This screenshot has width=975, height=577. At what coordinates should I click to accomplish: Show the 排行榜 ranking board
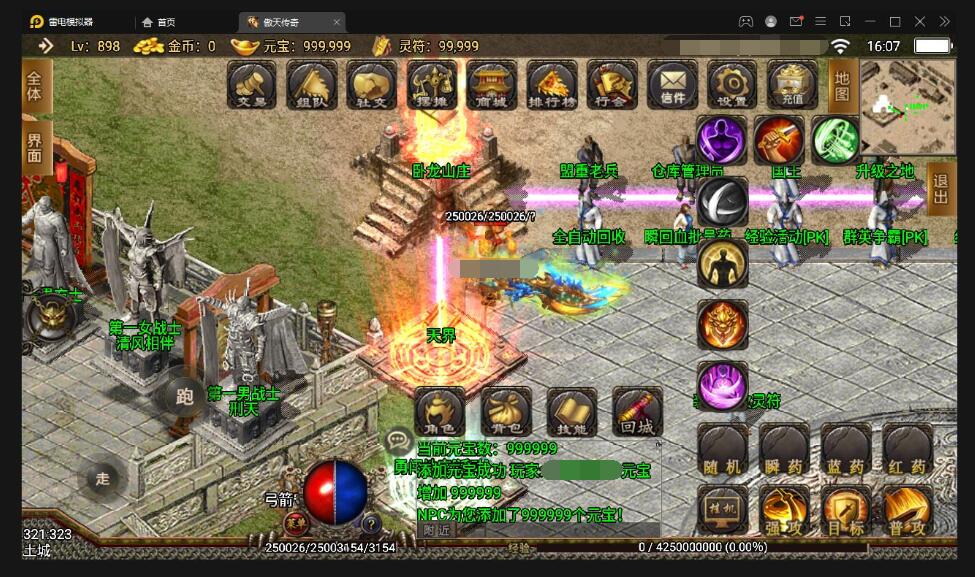(552, 84)
